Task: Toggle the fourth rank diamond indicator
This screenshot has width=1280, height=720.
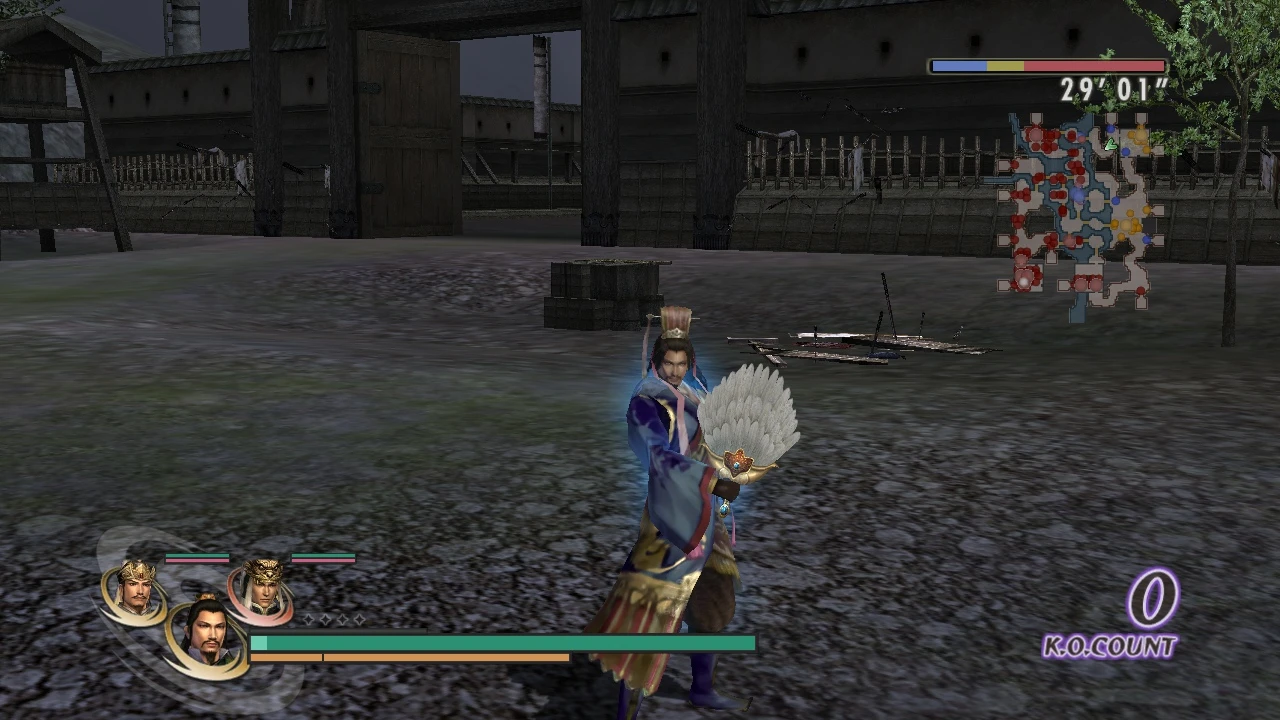Action: coord(359,620)
